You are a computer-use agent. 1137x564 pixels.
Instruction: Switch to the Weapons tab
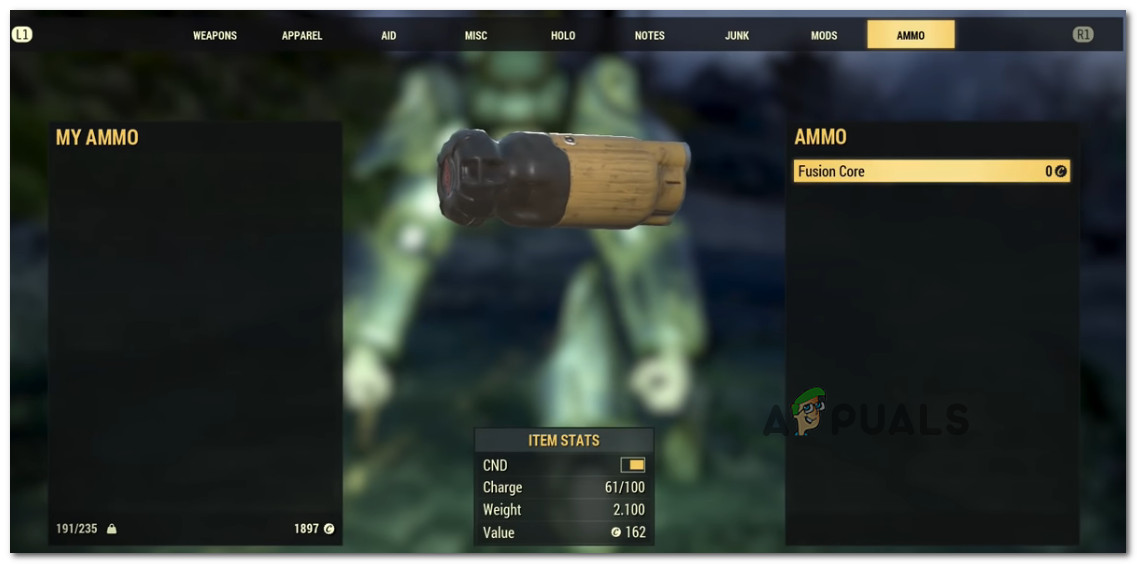pos(215,35)
